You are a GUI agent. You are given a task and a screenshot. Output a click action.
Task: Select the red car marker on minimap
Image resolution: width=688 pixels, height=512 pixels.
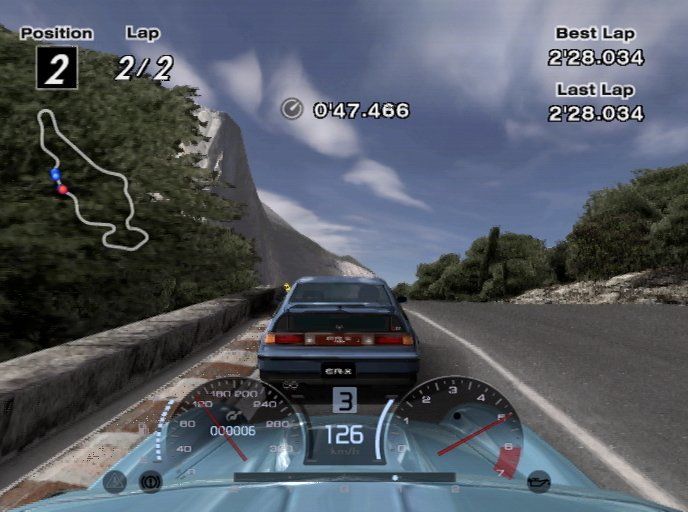pos(63,188)
